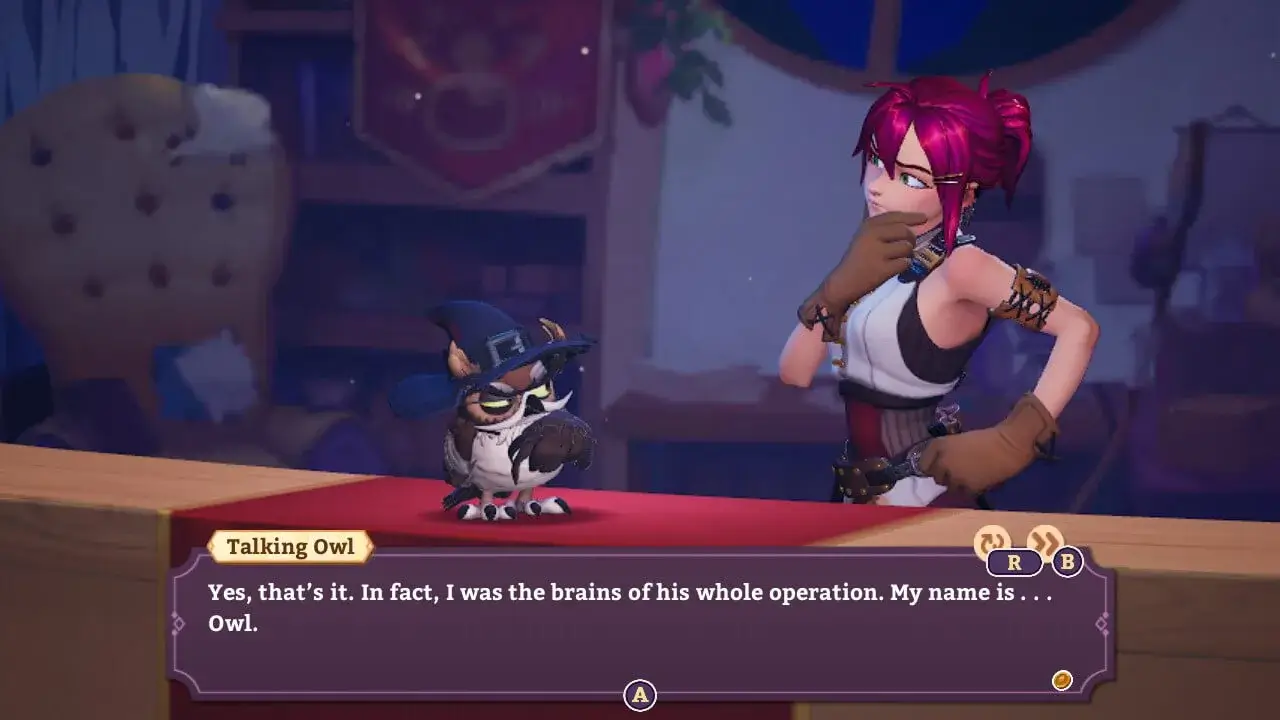Click the circular-arrows auto-play dialogue icon
1280x720 pixels.
pyautogui.click(x=991, y=543)
